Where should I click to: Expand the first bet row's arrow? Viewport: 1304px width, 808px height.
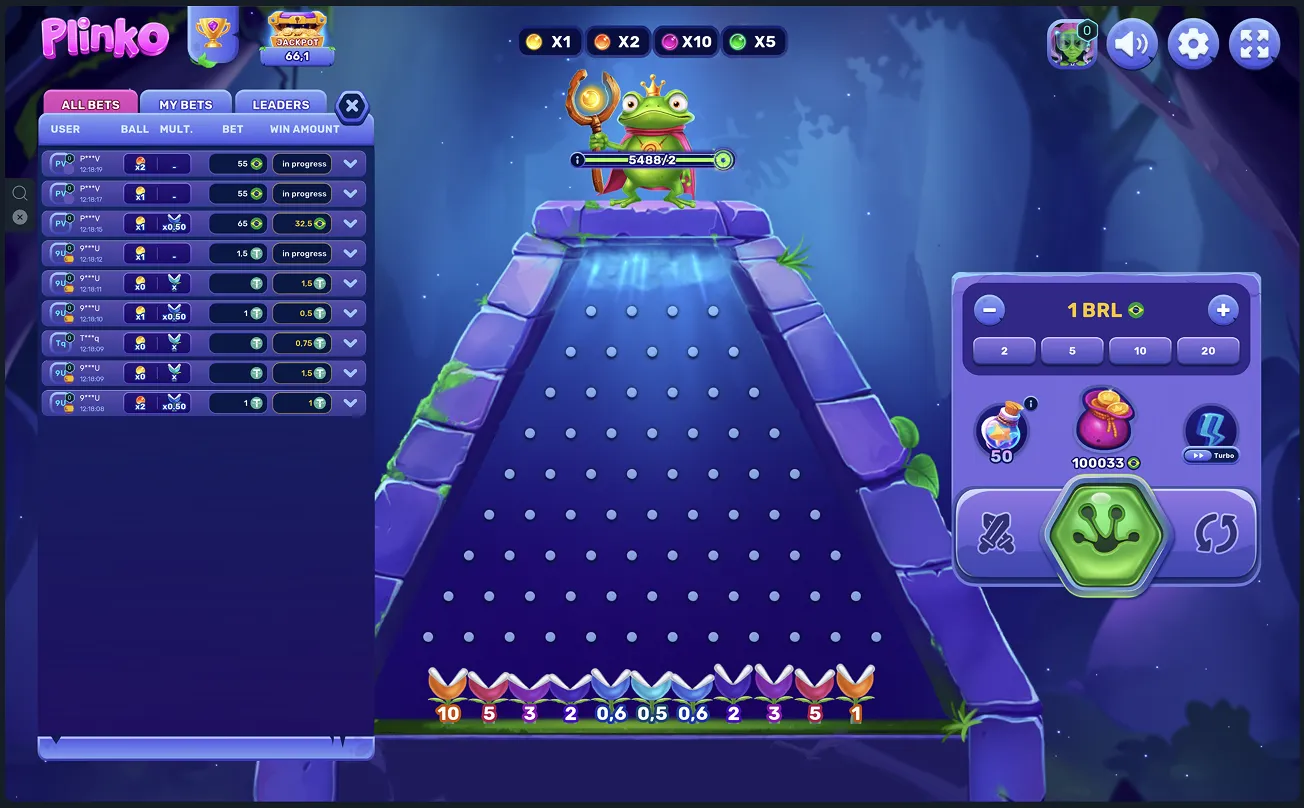coord(351,164)
